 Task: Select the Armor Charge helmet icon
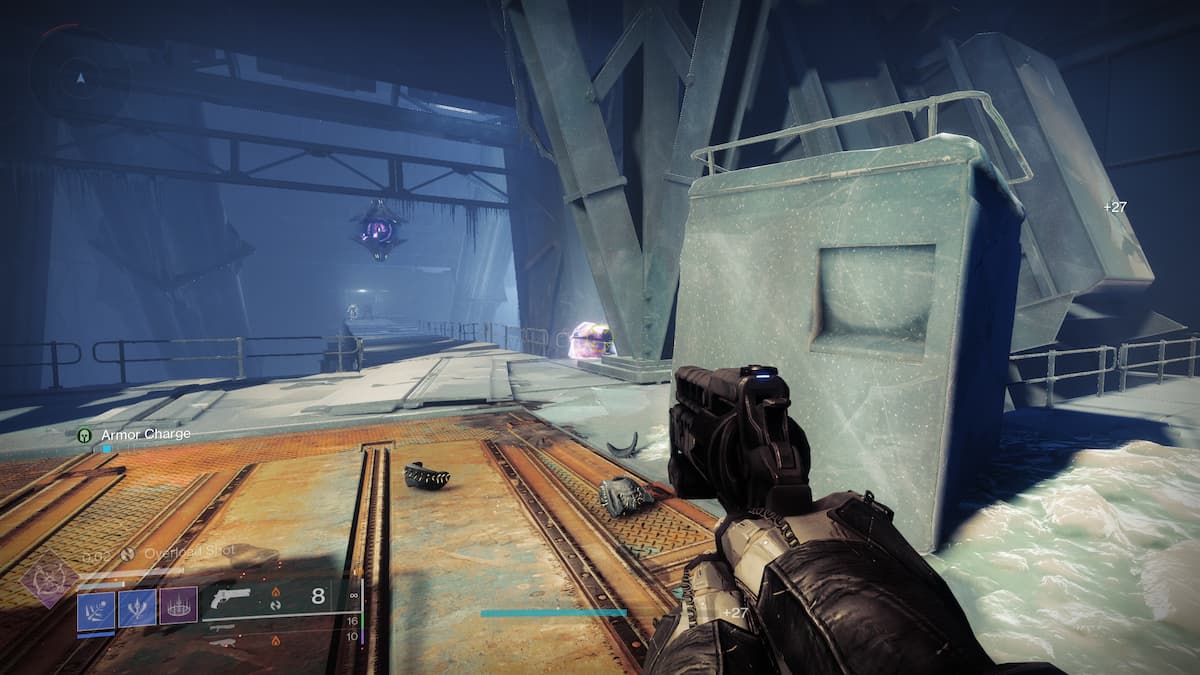click(84, 435)
